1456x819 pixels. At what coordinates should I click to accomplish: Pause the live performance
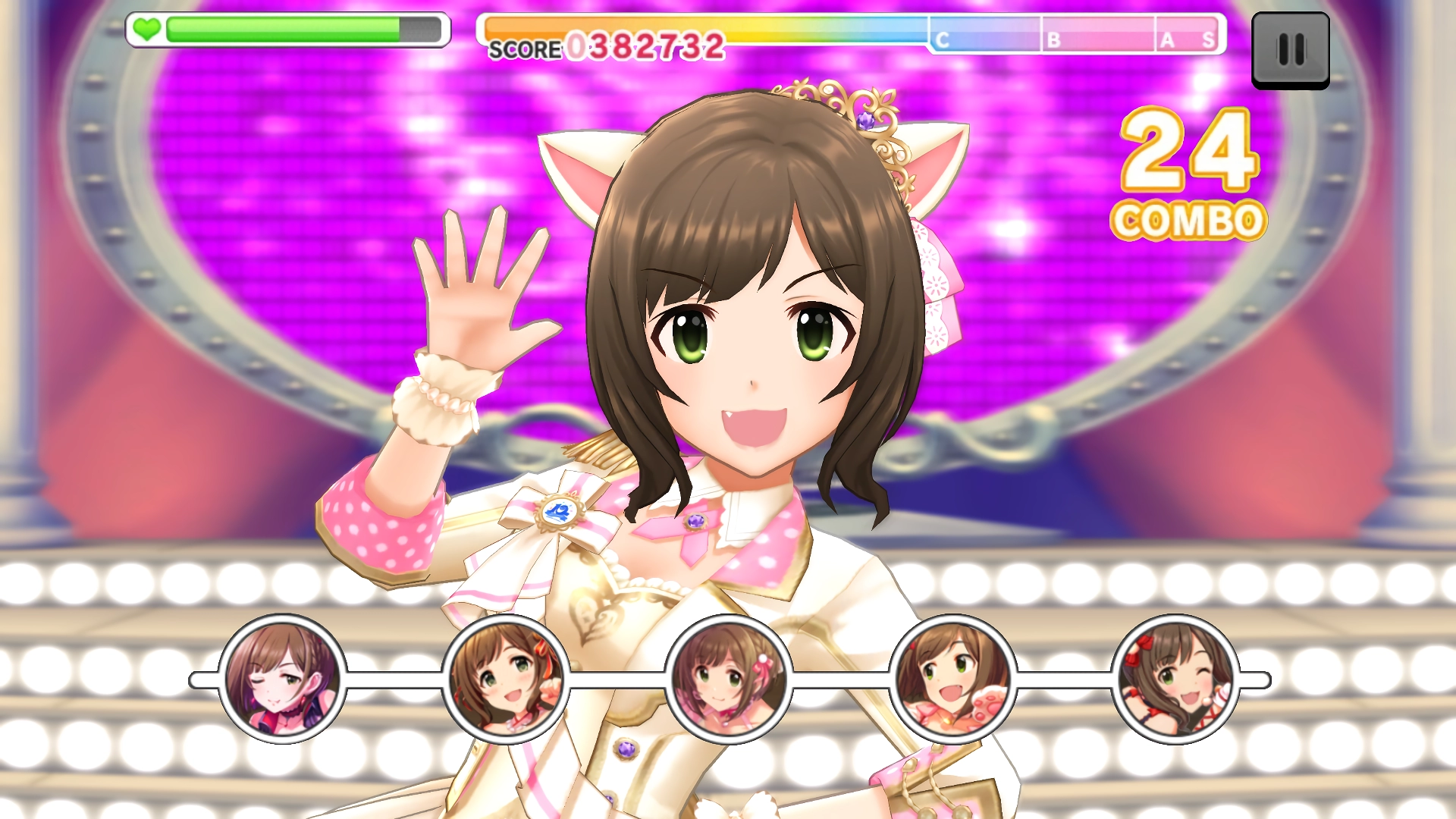(1290, 50)
